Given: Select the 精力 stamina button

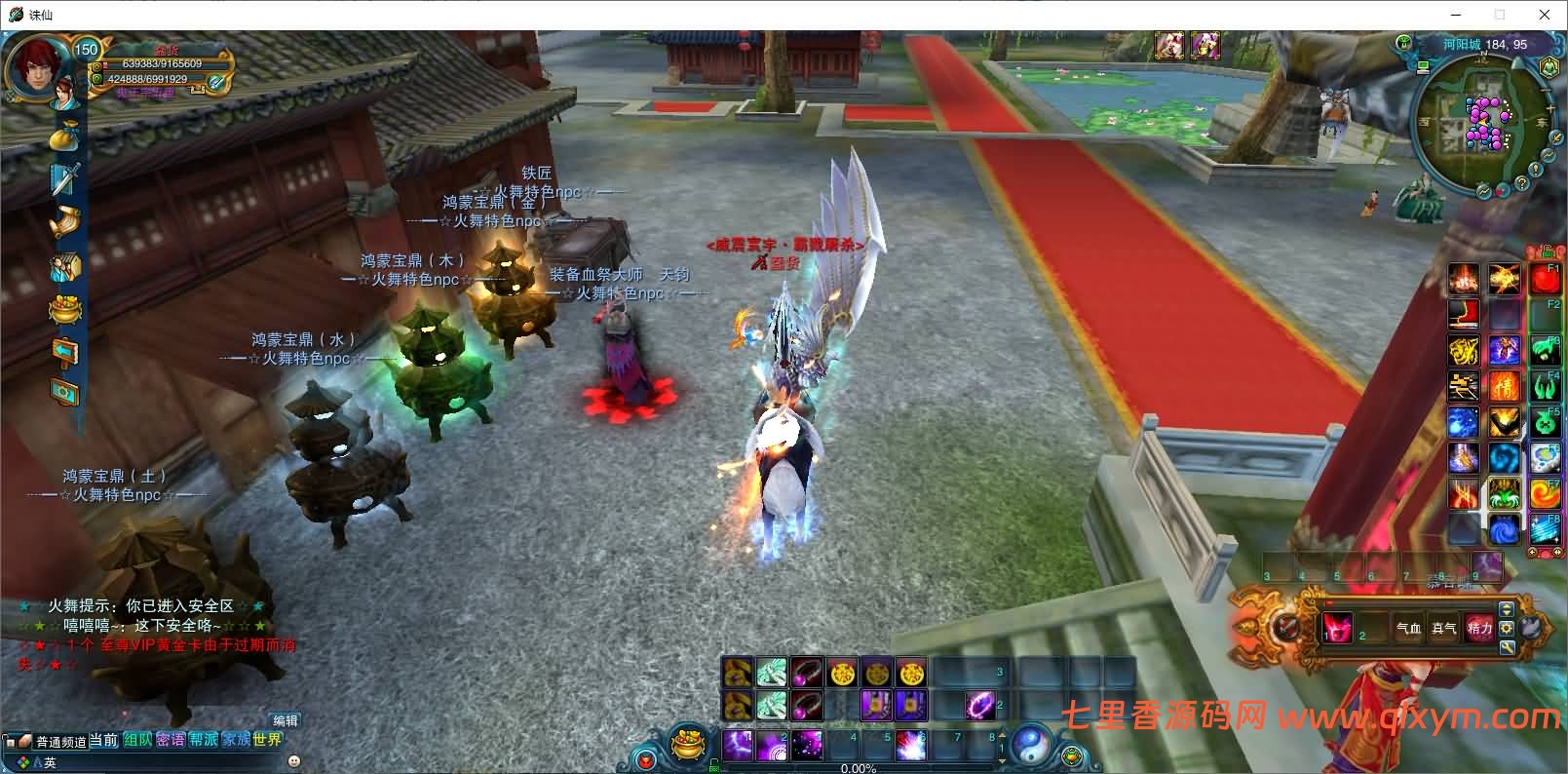Looking at the screenshot, I should click(x=1479, y=629).
